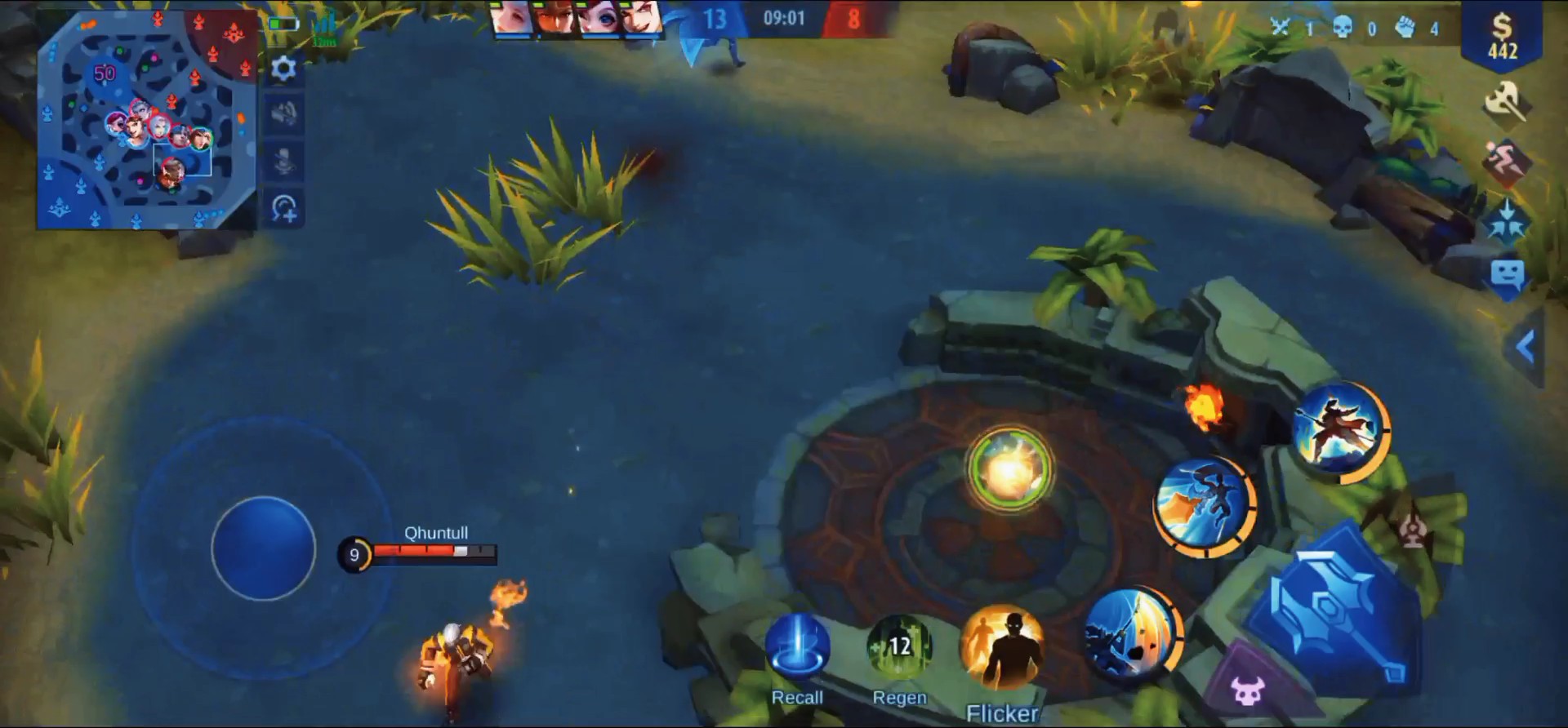Select the purple bull-skull minion attack button
This screenshot has height=728, width=1568.
(1248, 690)
